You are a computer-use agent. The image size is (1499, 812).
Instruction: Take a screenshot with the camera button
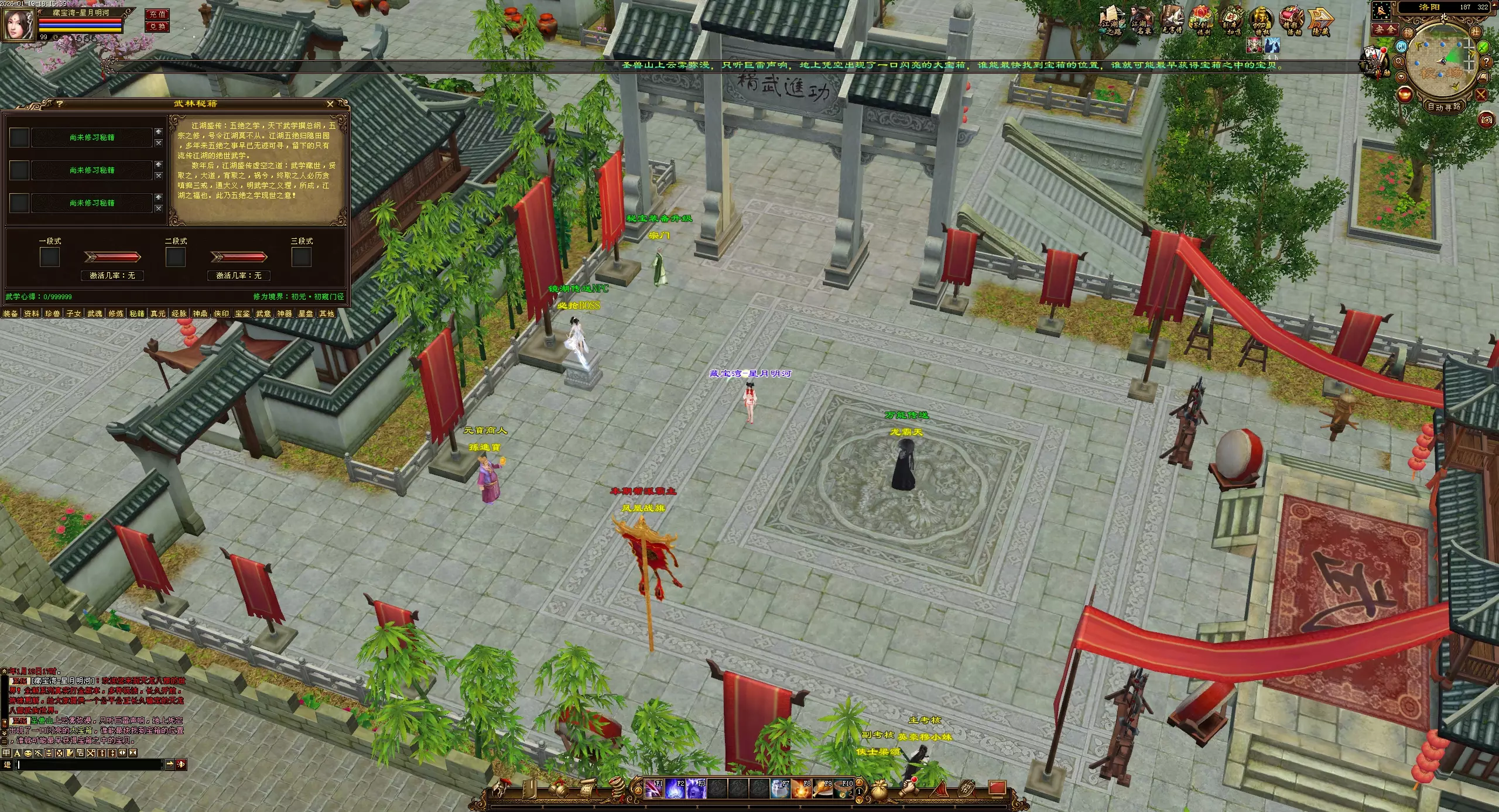[x=1486, y=120]
